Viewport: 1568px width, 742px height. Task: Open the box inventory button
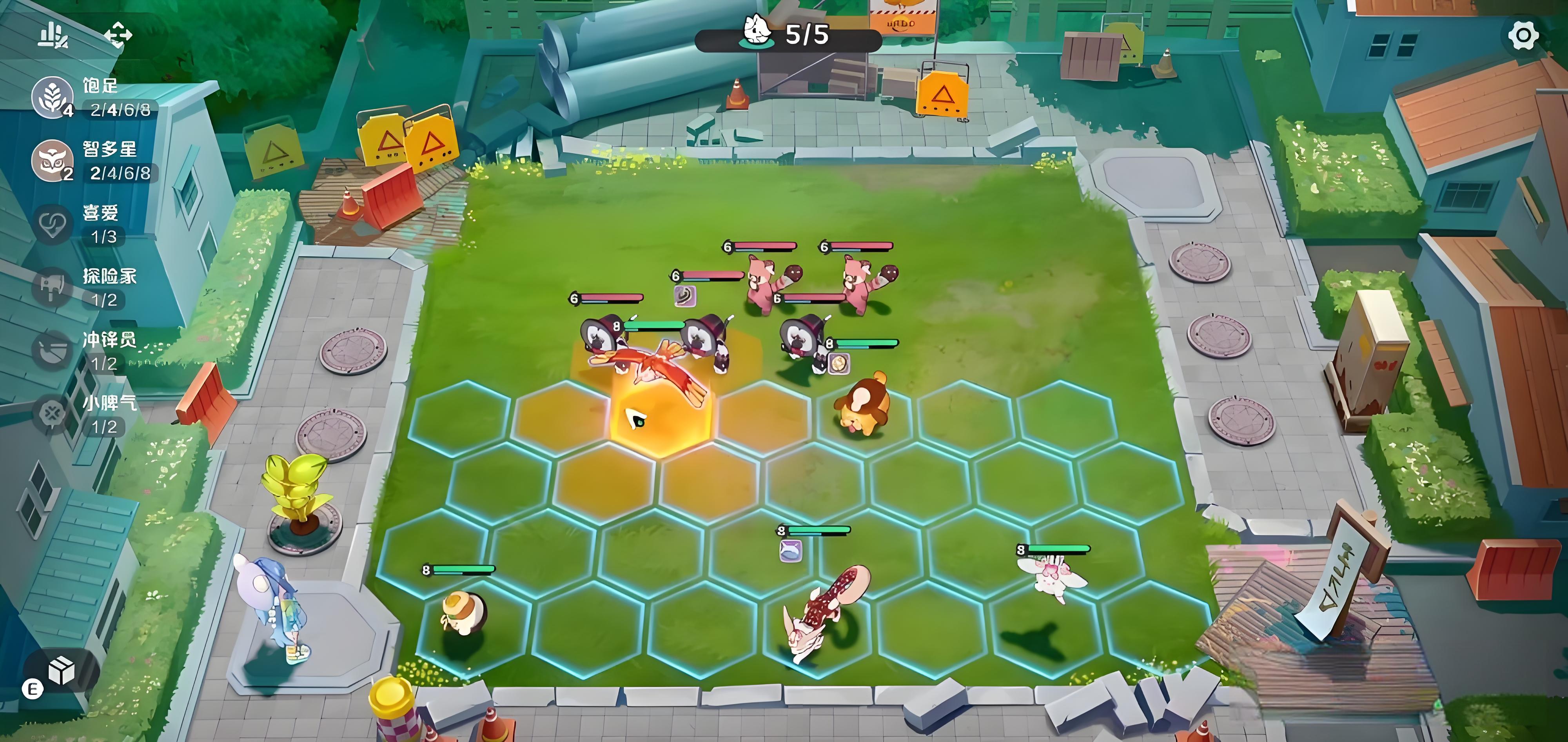coord(62,670)
